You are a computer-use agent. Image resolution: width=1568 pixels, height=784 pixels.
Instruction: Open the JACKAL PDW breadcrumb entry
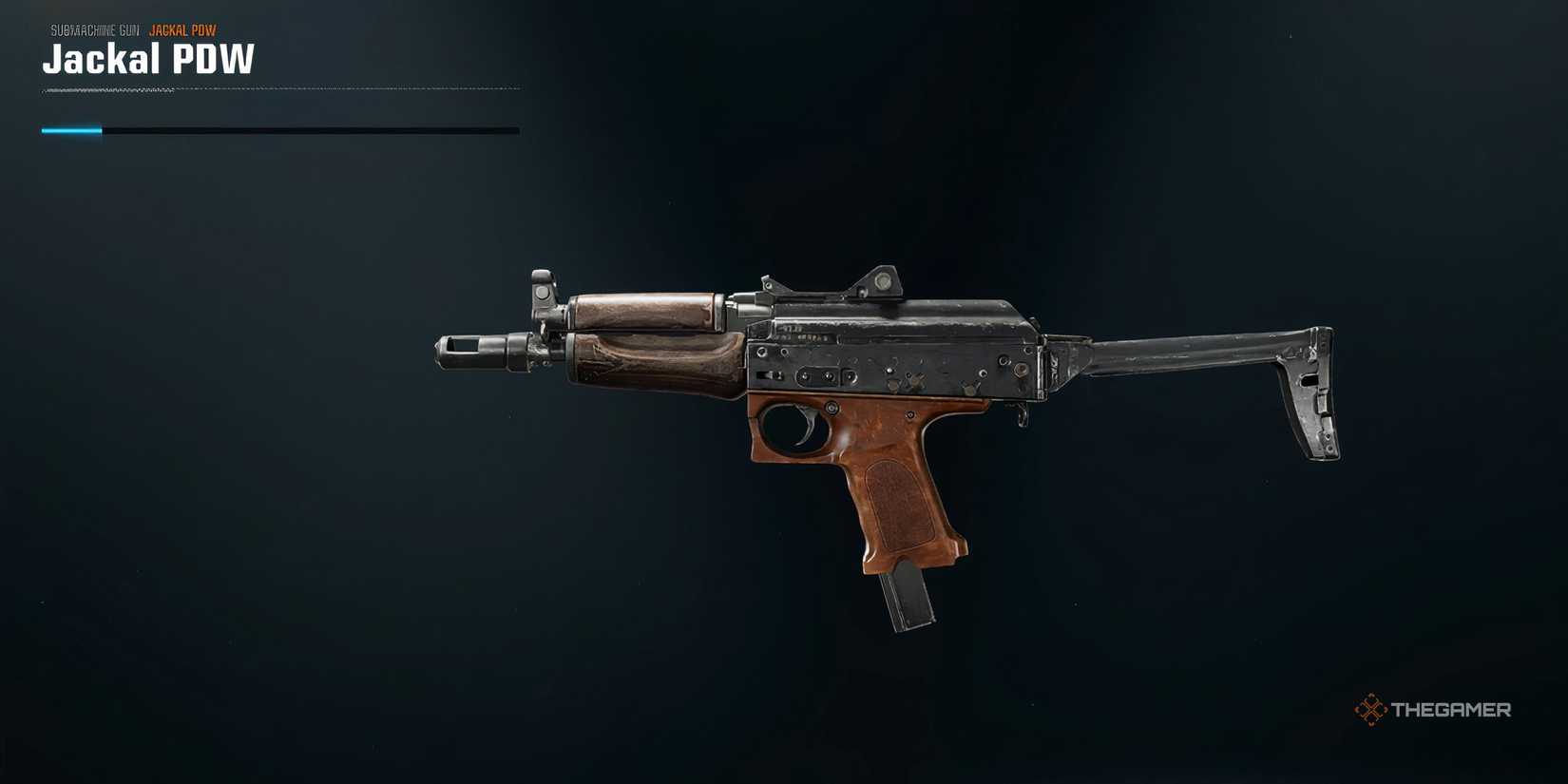click(x=182, y=29)
